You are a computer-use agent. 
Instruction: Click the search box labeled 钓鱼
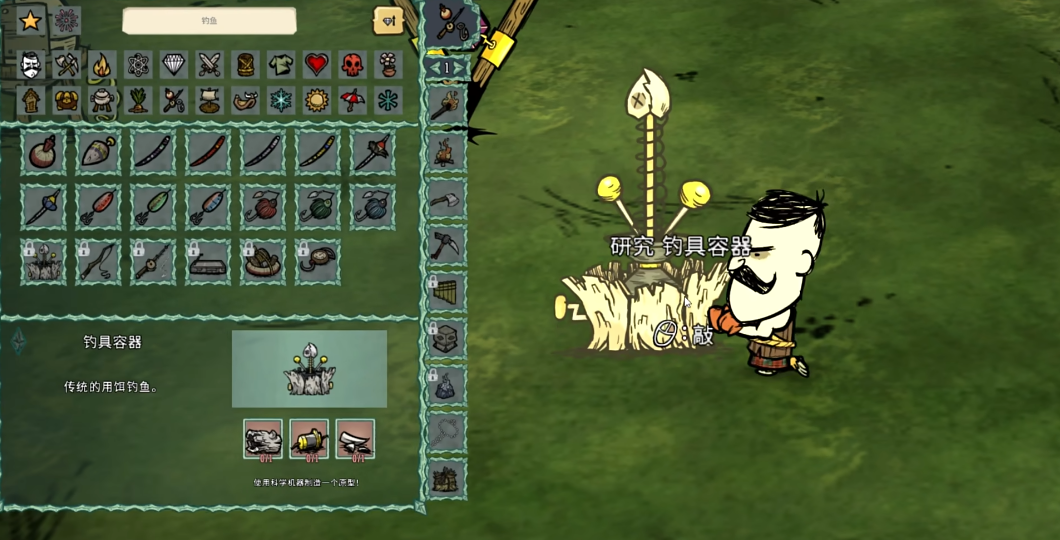209,20
